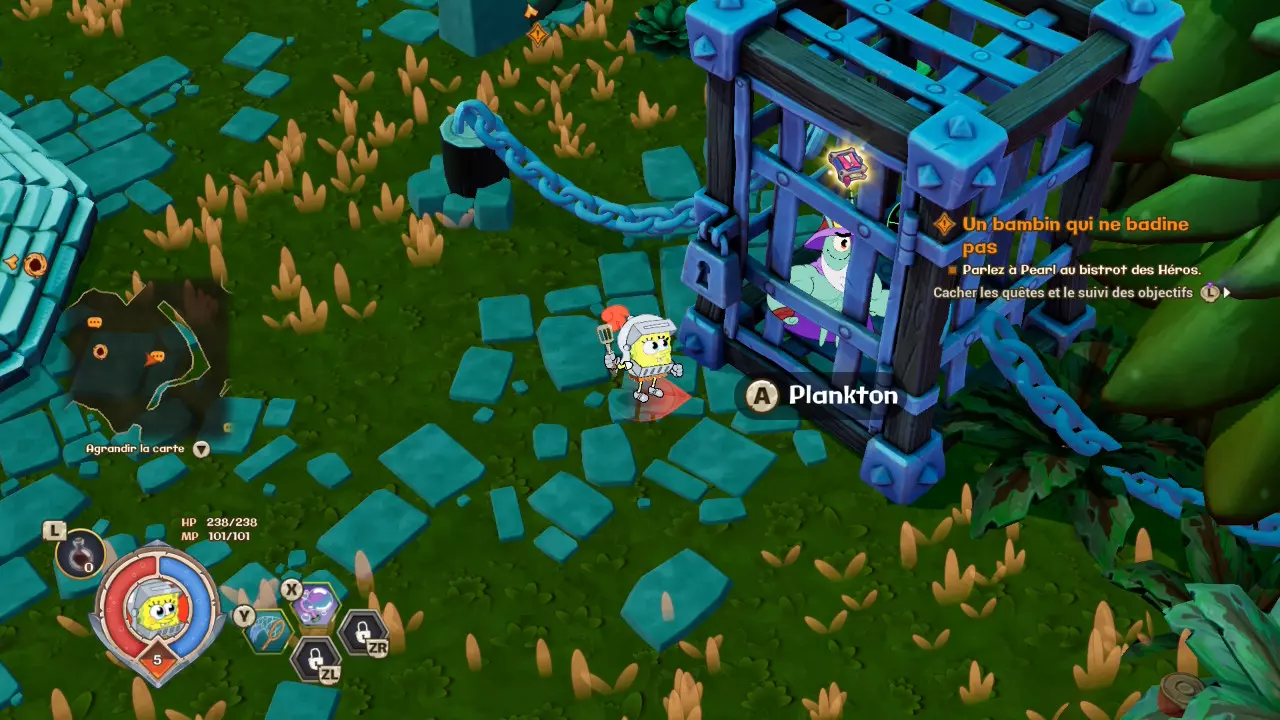
Task: Click the portal marker on the minimap
Action: [100, 351]
